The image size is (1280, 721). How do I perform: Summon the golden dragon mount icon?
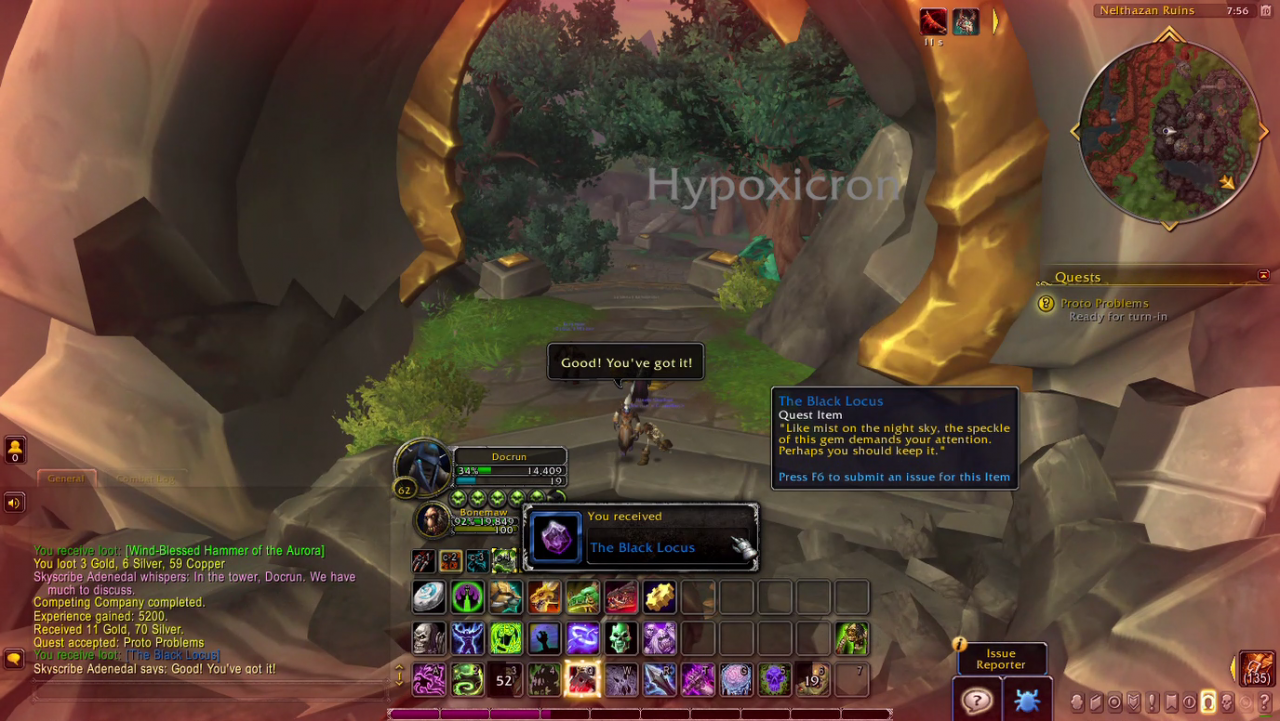click(545, 598)
